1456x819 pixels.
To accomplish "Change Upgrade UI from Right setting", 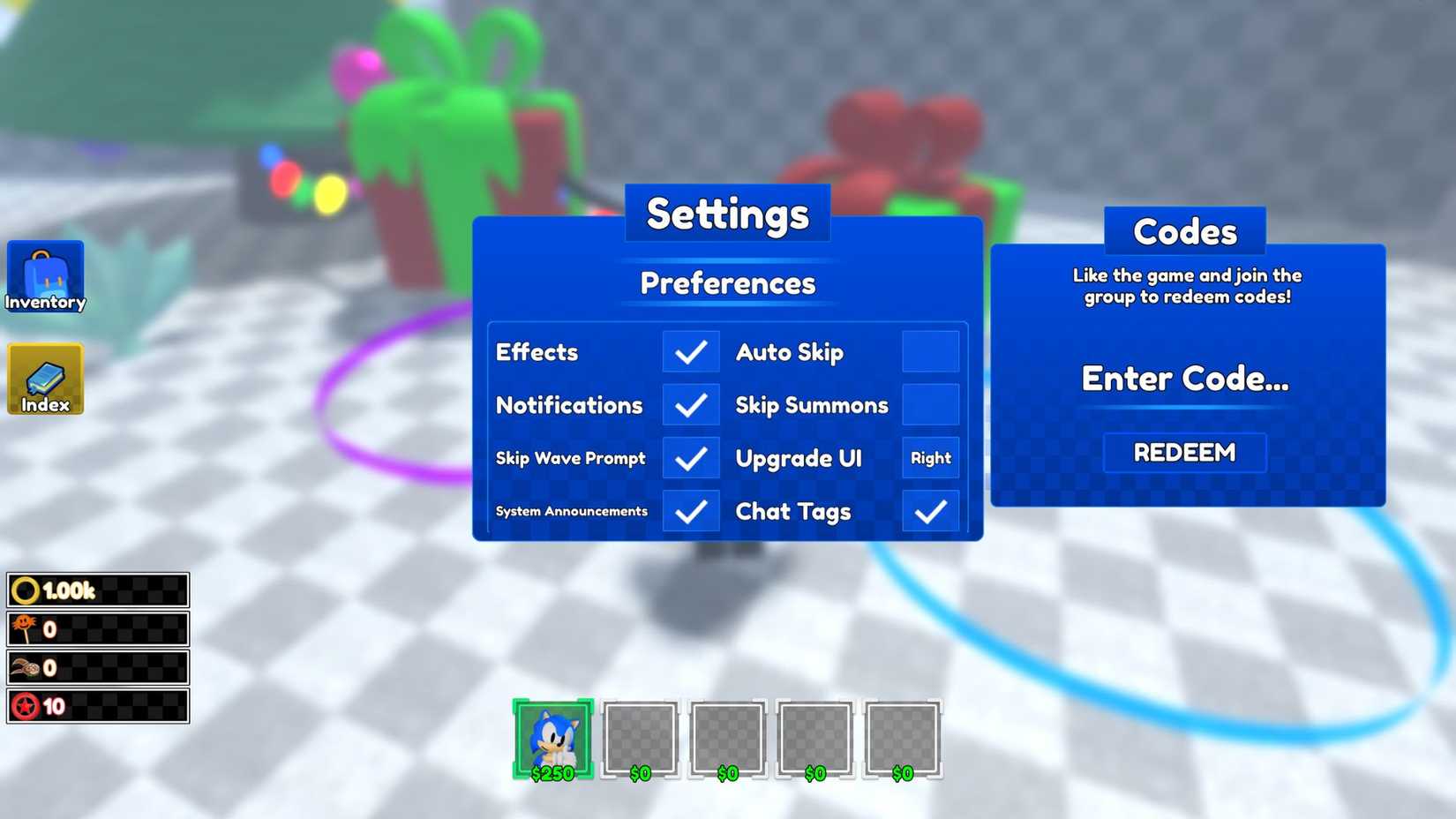I will tap(930, 458).
